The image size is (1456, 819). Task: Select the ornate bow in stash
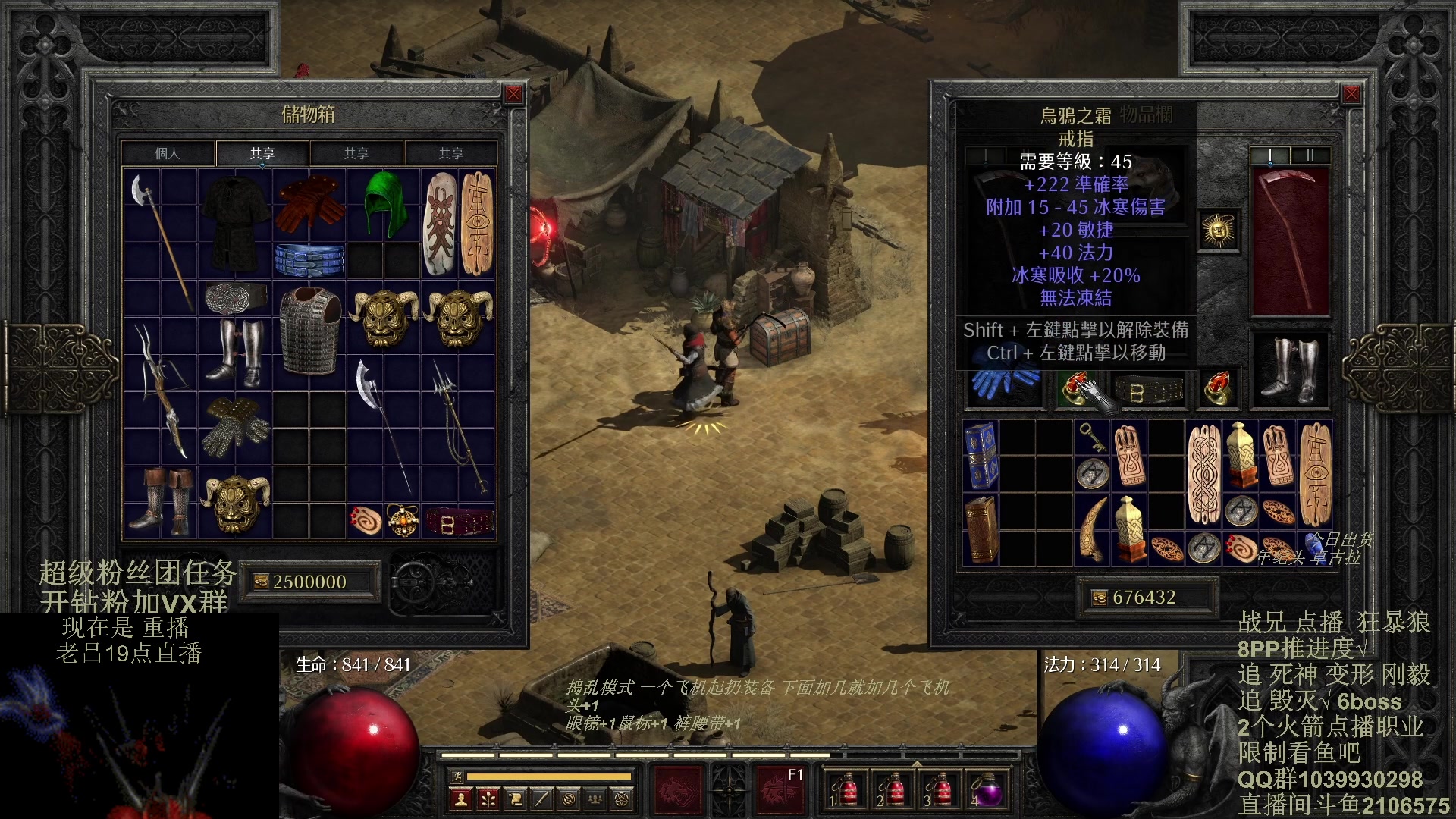tap(161, 388)
